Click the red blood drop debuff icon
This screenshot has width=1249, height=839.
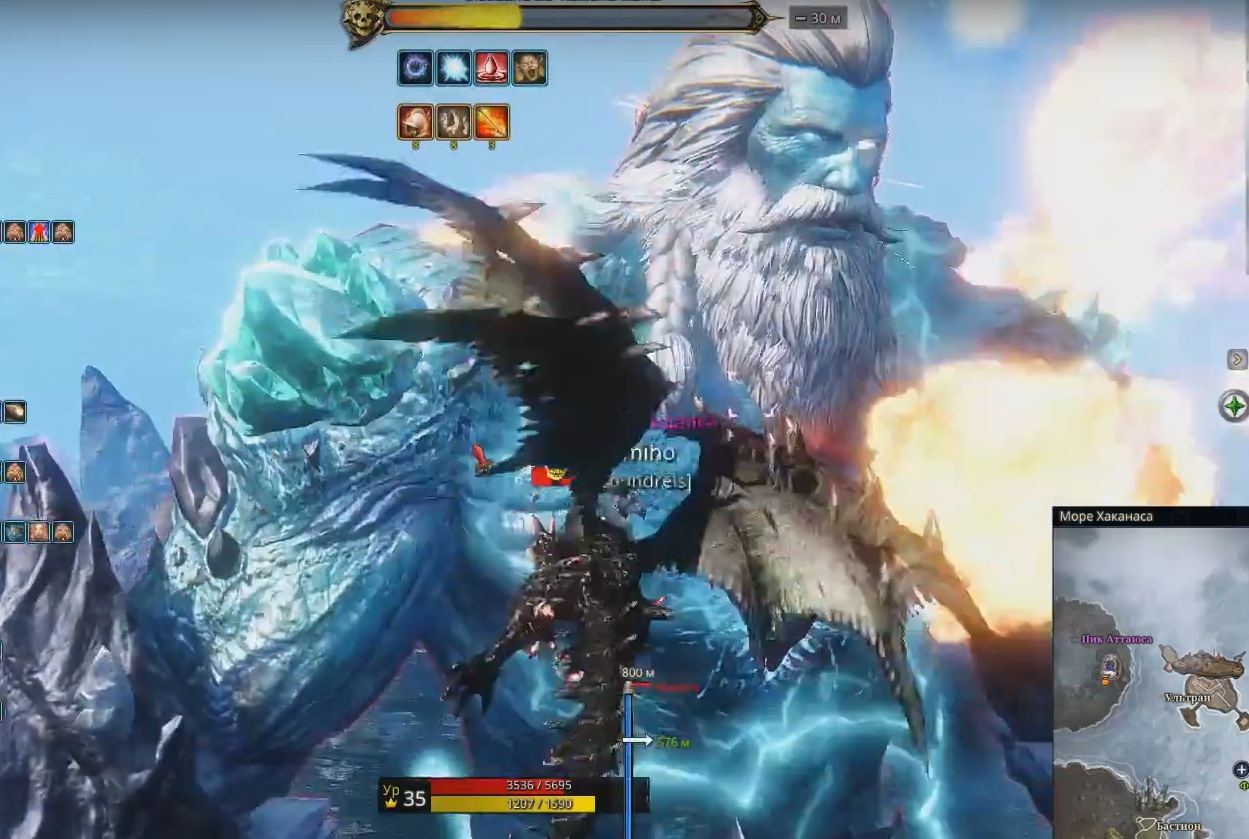click(x=492, y=68)
